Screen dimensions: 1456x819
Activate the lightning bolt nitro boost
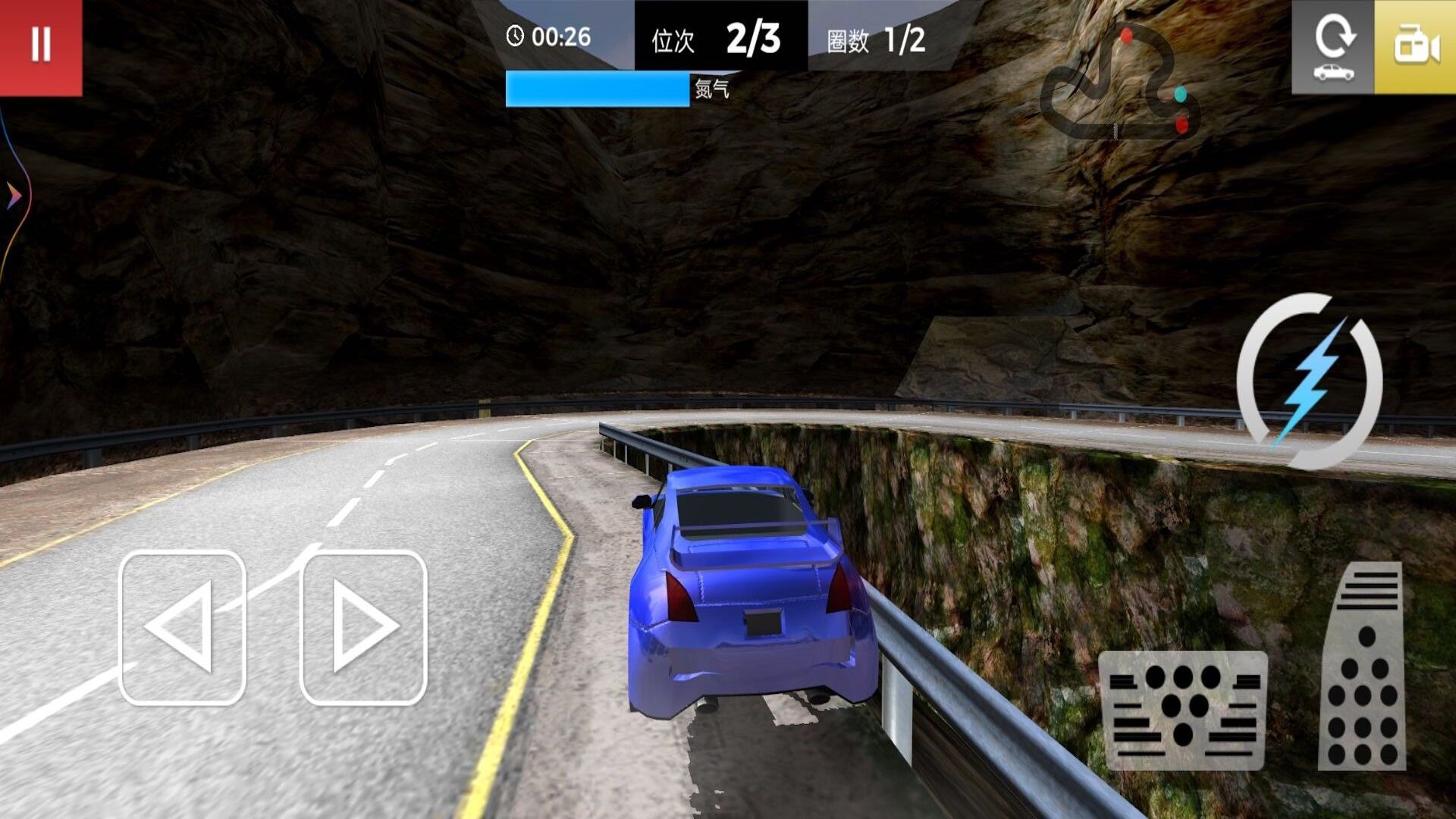point(1310,381)
